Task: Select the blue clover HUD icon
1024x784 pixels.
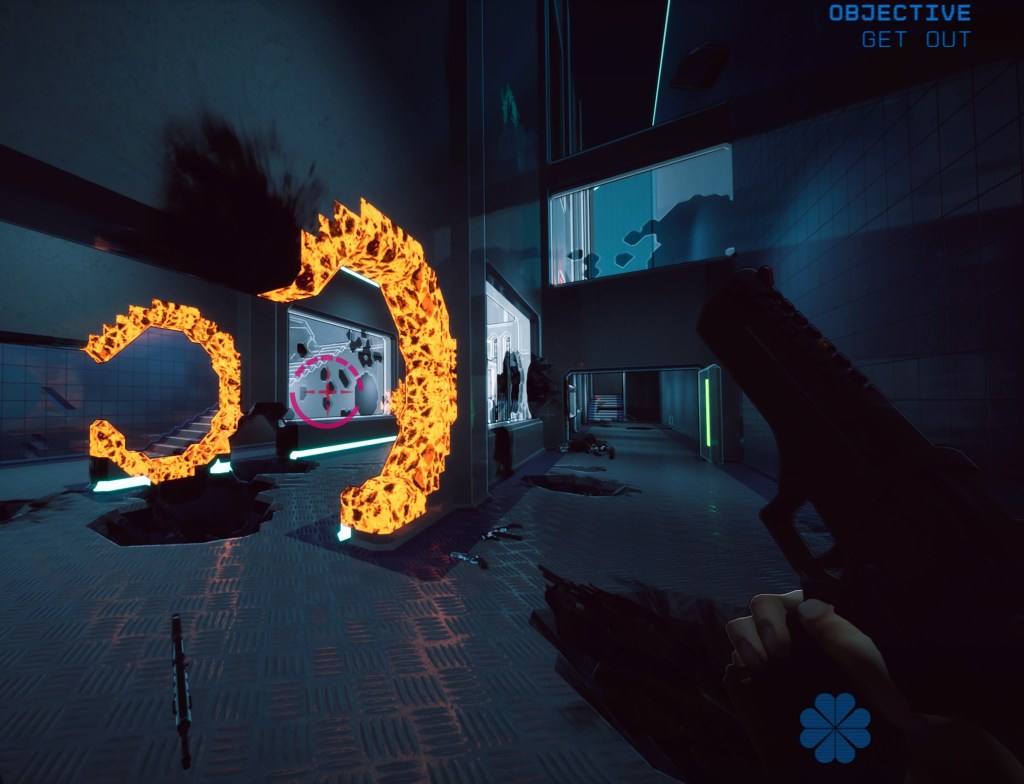Action: click(835, 727)
